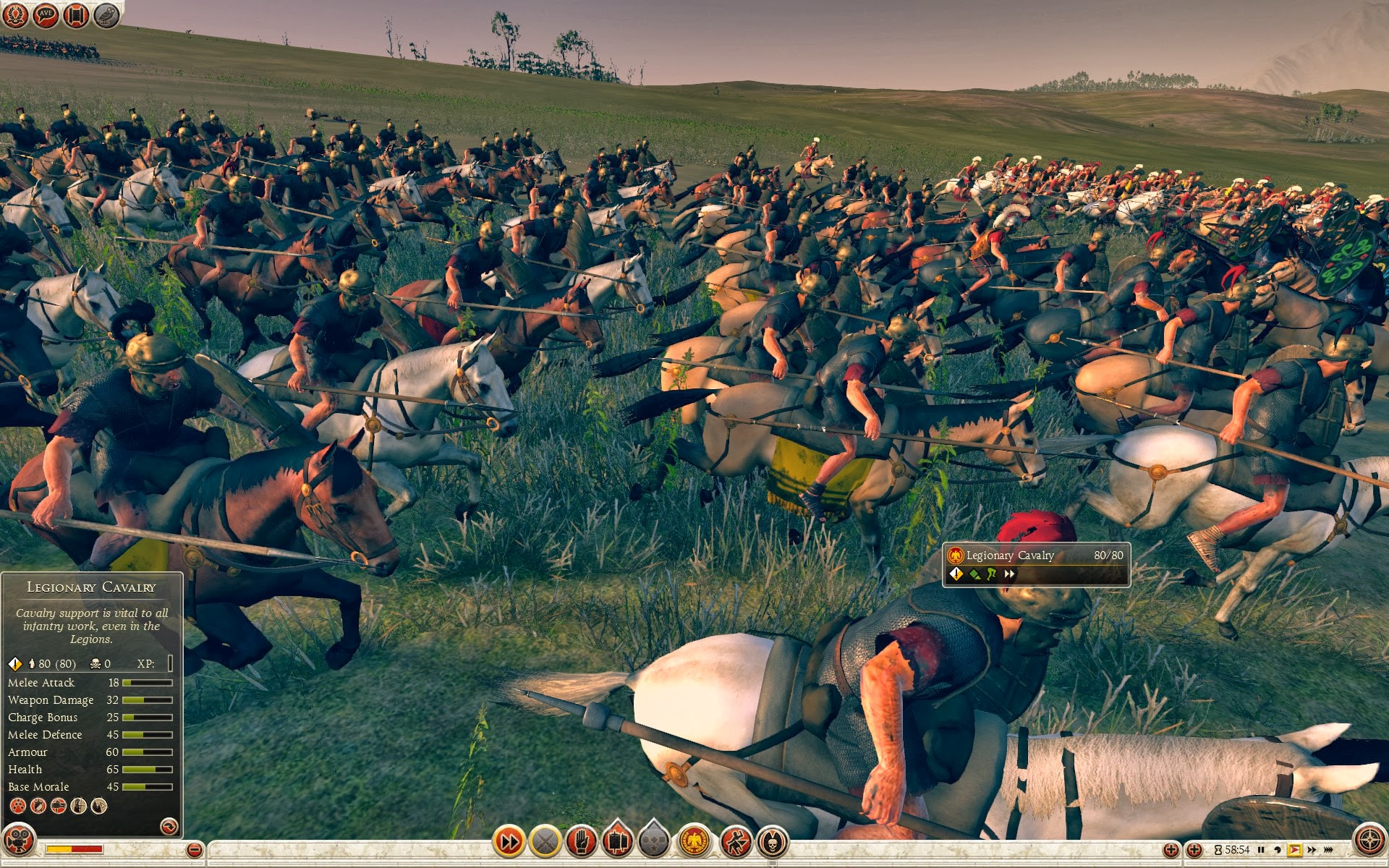Click the red minus button on bottom bar
Screen dimensions: 1389x868
point(194,850)
